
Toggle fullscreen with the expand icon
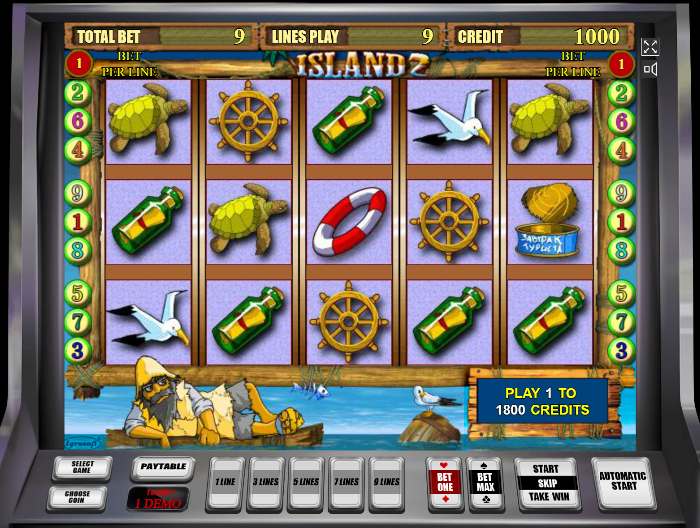650,47
